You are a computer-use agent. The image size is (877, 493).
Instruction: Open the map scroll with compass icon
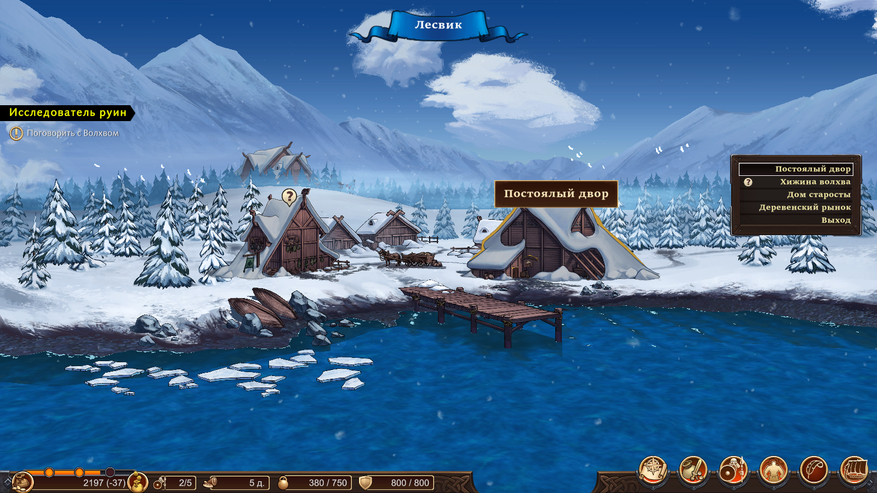(654, 469)
